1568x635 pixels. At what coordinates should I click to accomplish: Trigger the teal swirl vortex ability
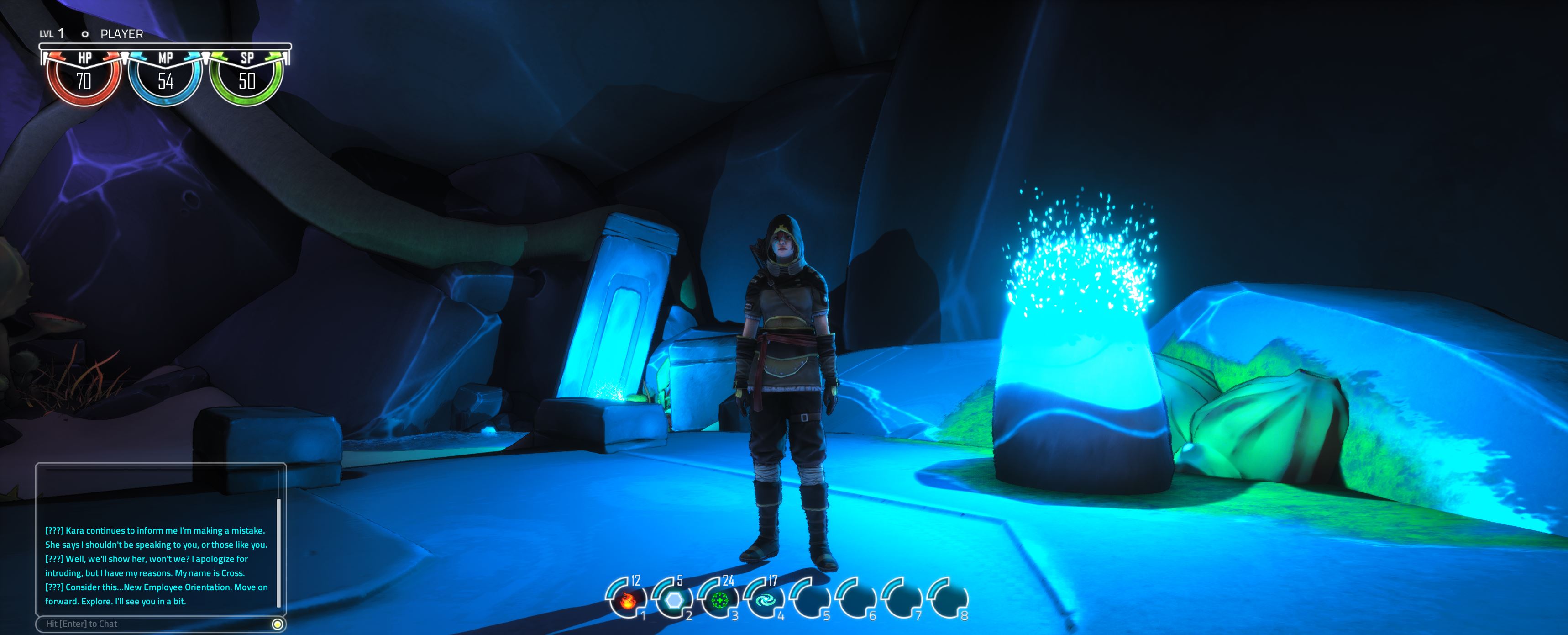(765, 600)
